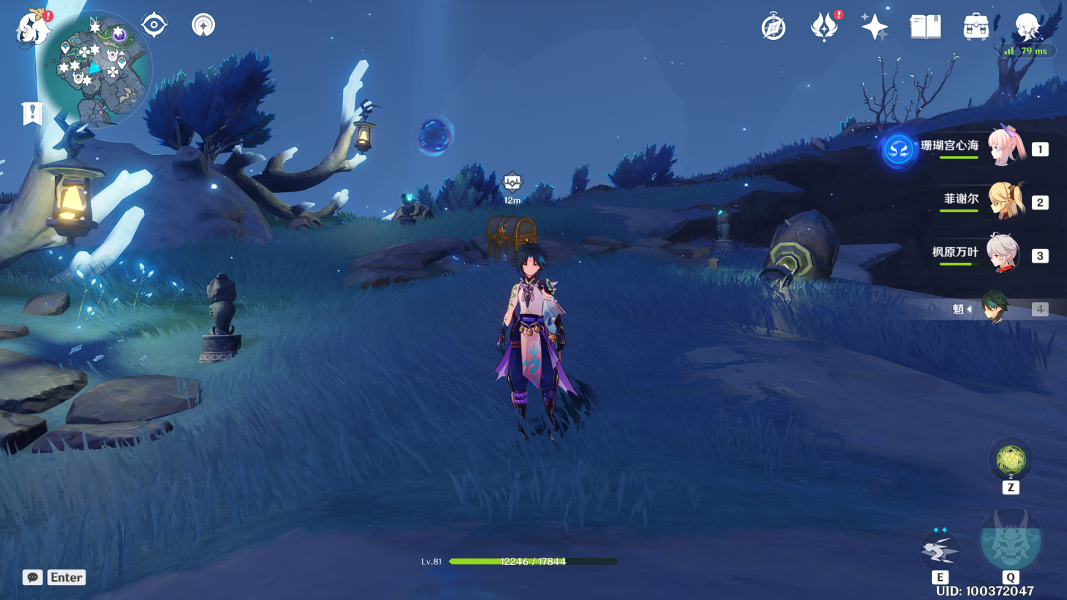This screenshot has height=600, width=1067.
Task: Open the circular minimap
Action: click(x=95, y=68)
